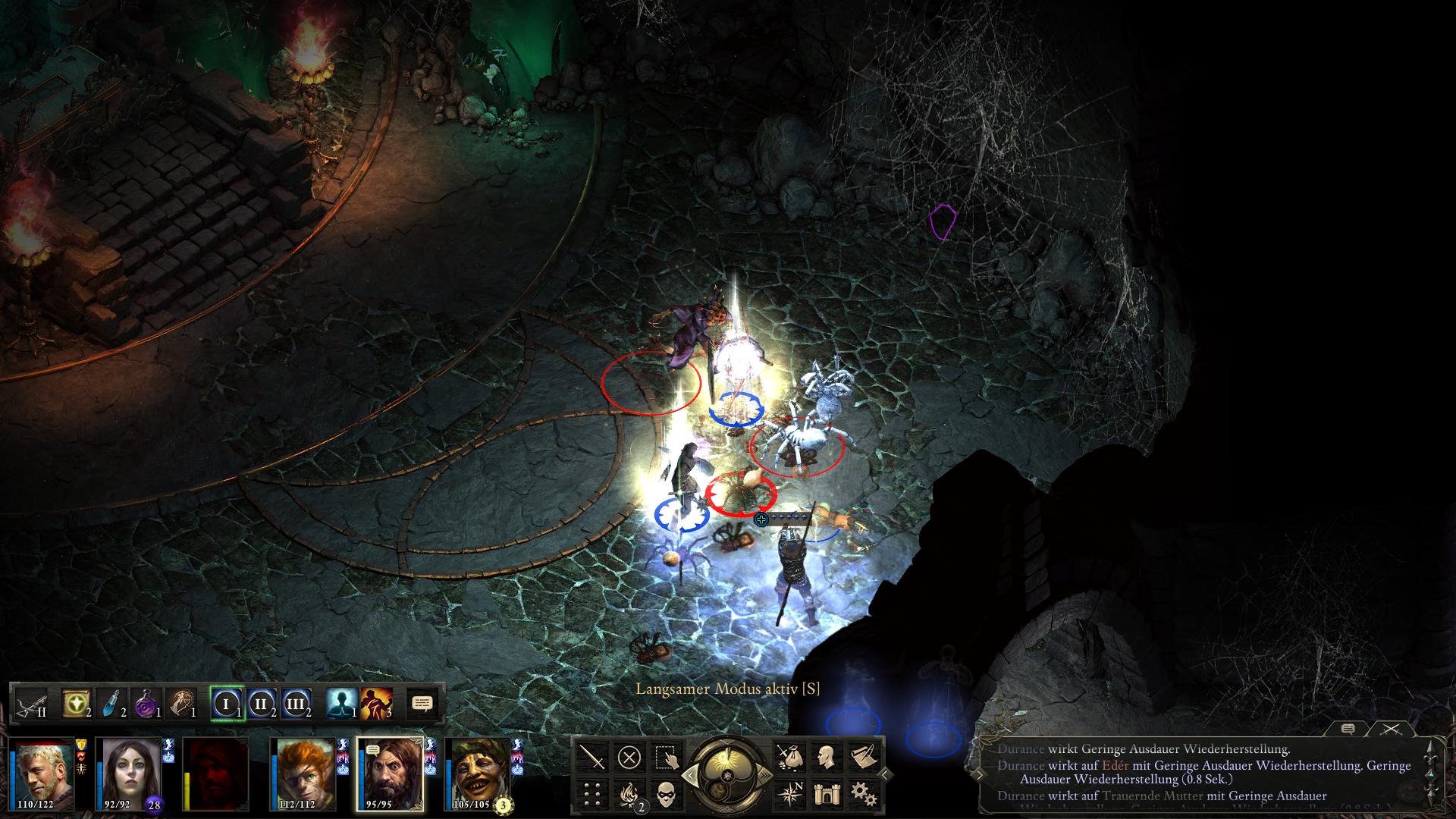Viewport: 1456px width, 819px height.
Task: Use the purple flask quick item
Action: point(146,703)
